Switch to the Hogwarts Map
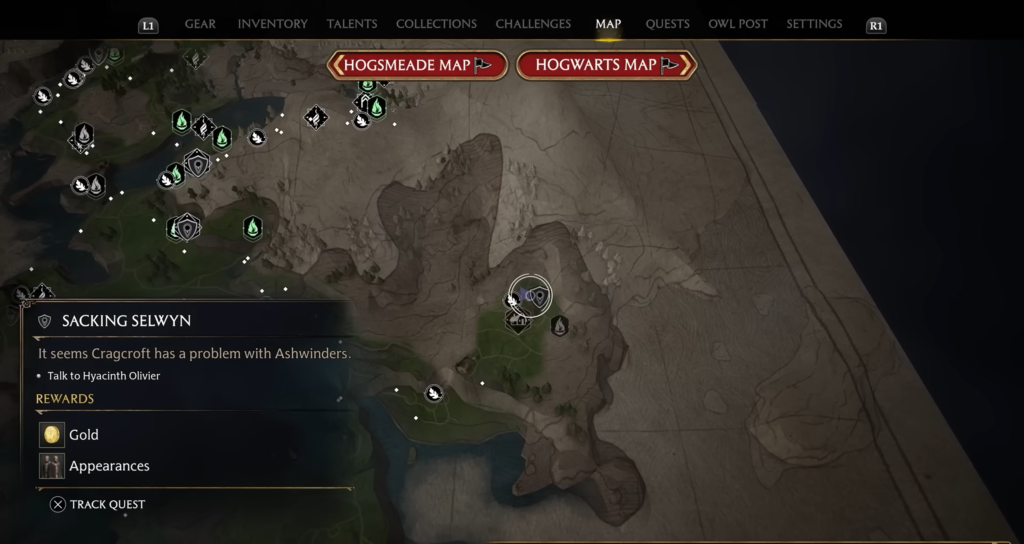Viewport: 1024px width, 544px height. tap(606, 65)
